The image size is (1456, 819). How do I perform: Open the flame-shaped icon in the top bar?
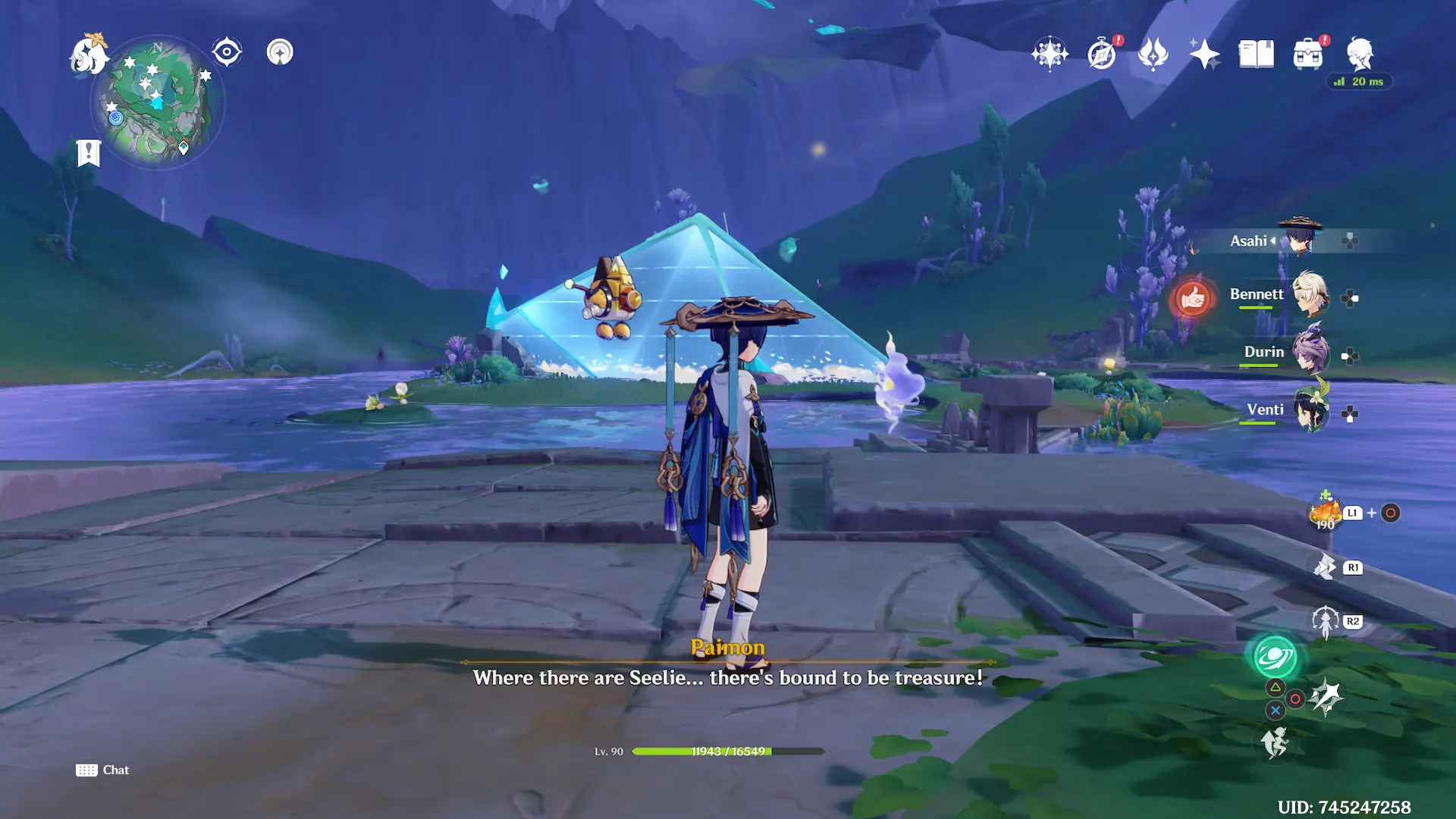[1153, 54]
